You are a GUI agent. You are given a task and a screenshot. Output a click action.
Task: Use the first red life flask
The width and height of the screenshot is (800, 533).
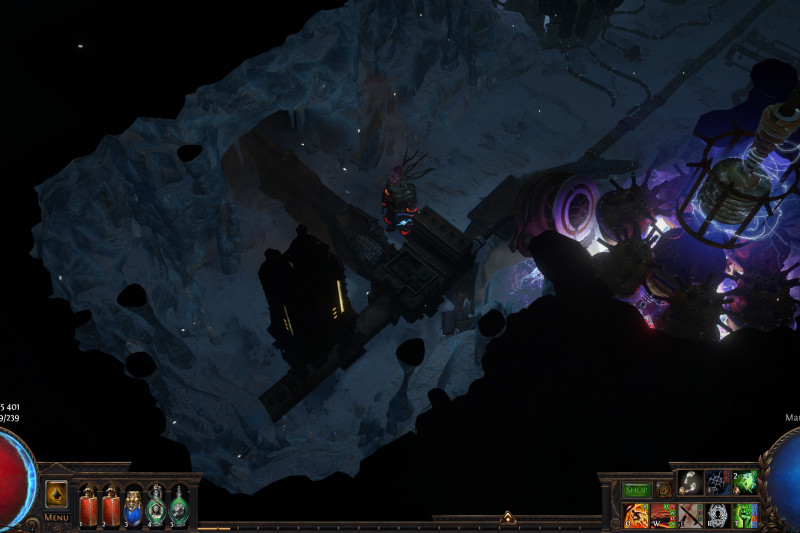(x=88, y=506)
